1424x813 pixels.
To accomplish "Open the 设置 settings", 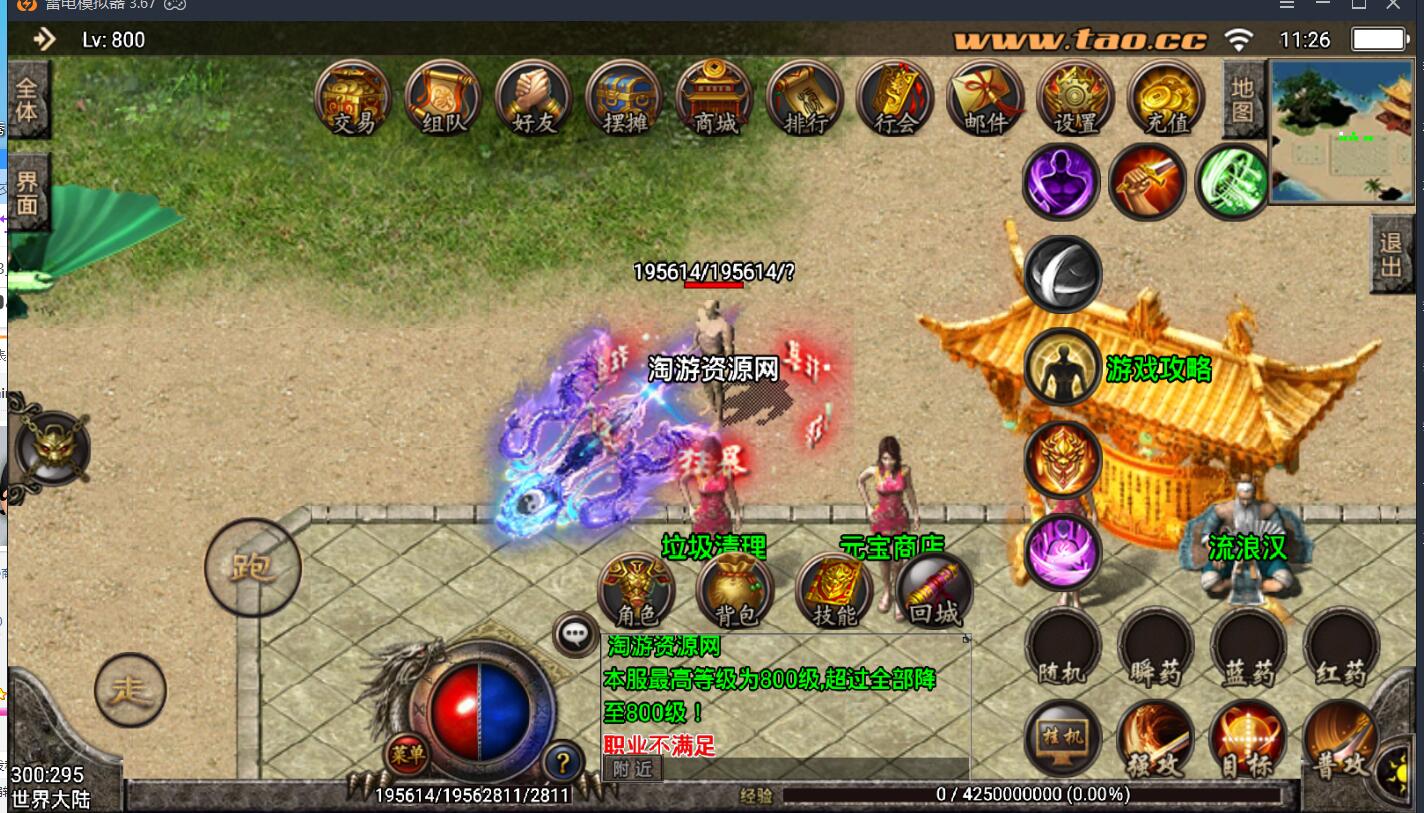I will 1075,98.
